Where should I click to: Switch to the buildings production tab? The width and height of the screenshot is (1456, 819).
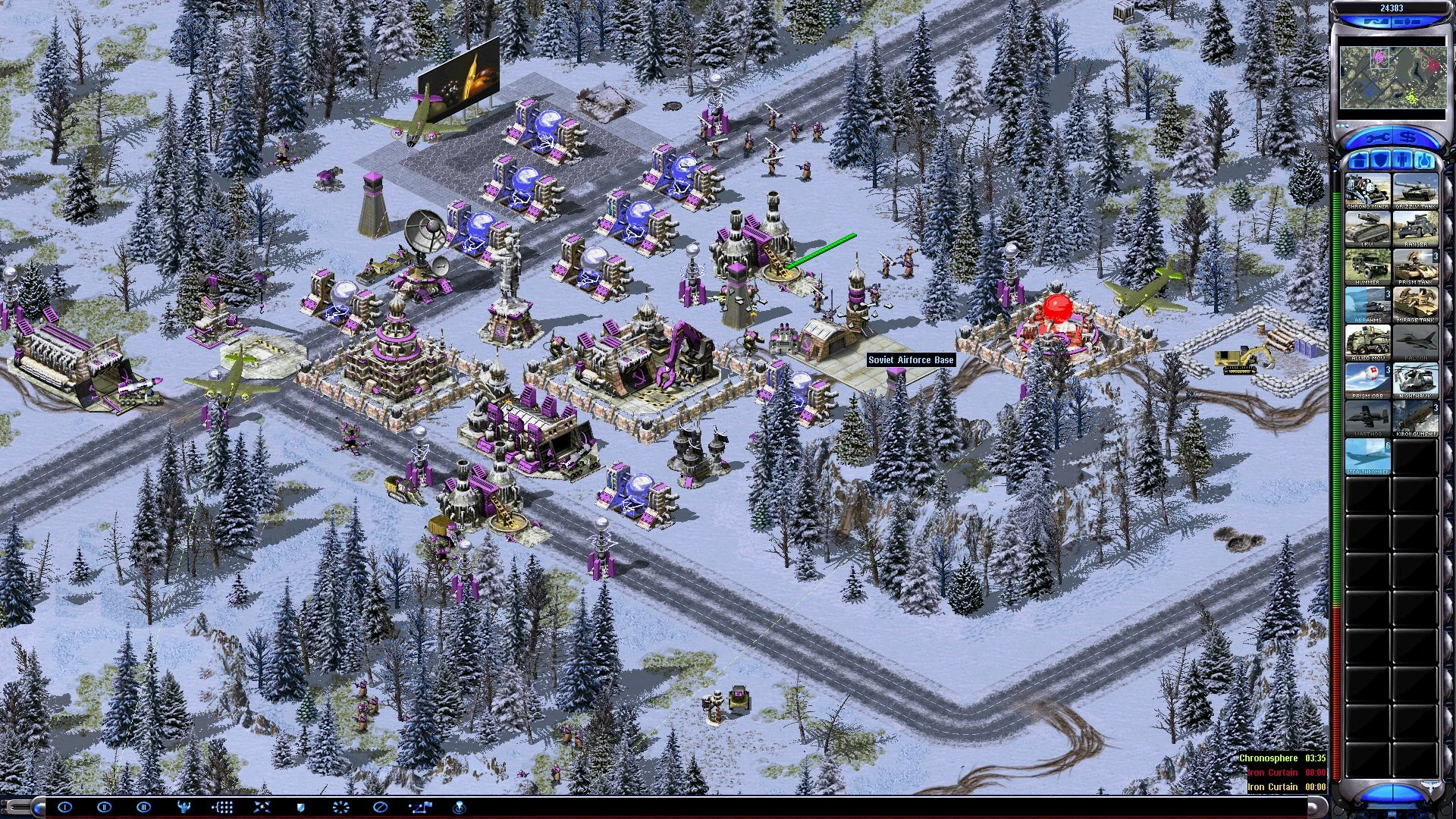[x=1359, y=161]
